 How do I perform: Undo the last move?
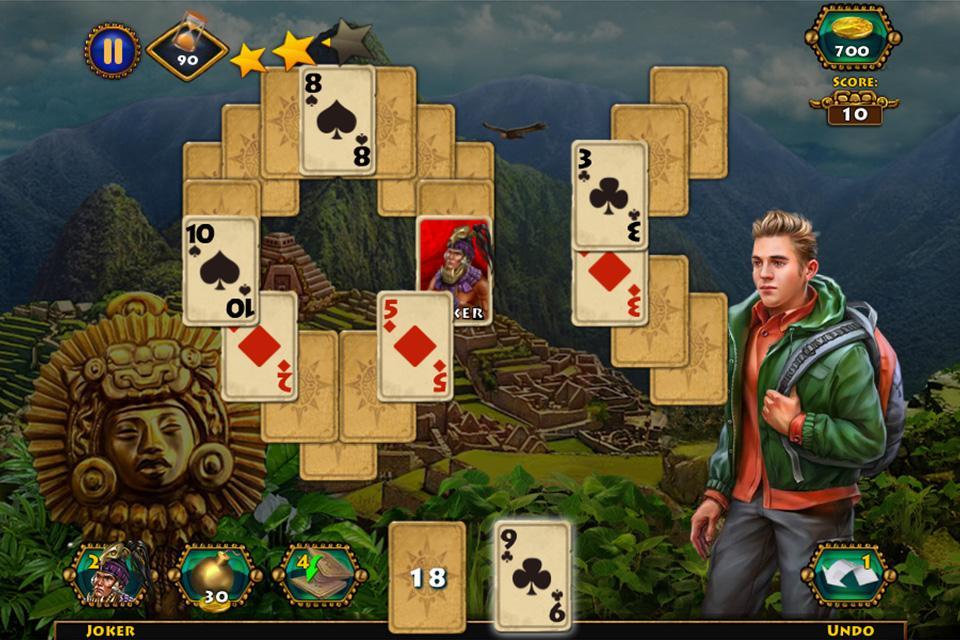(848, 574)
